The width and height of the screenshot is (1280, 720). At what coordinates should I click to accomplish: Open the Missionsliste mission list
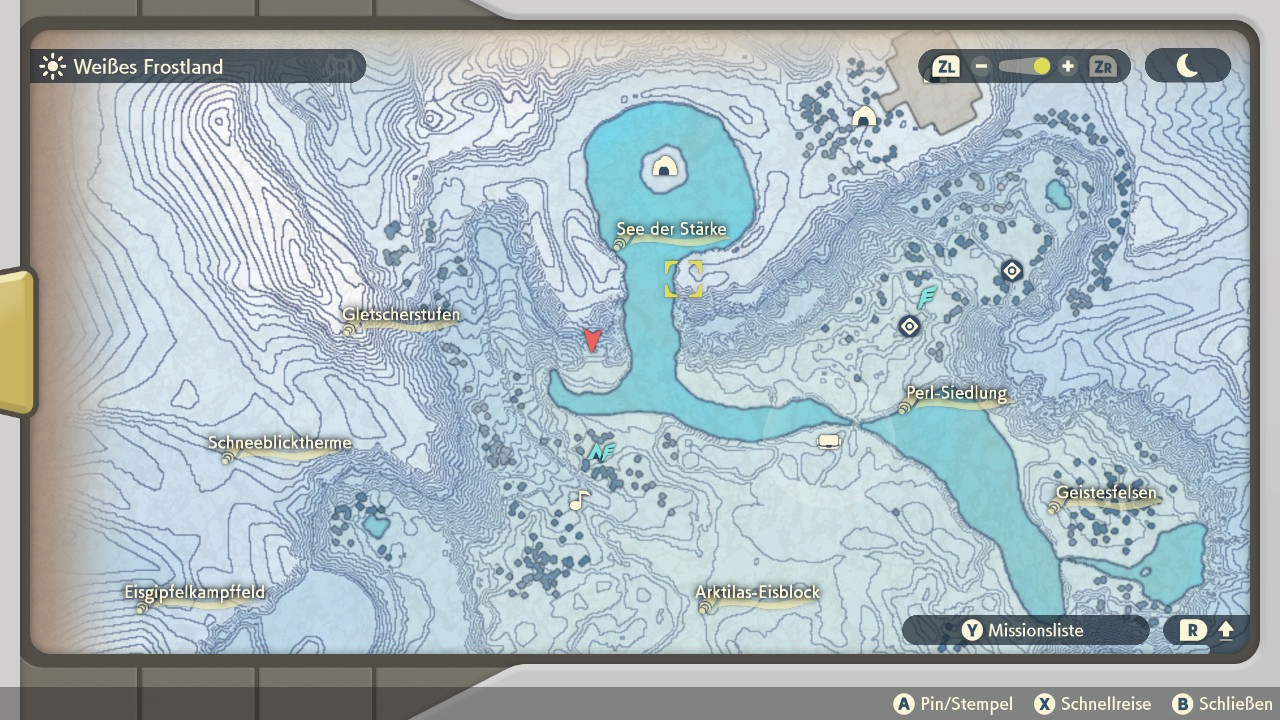(1025, 630)
